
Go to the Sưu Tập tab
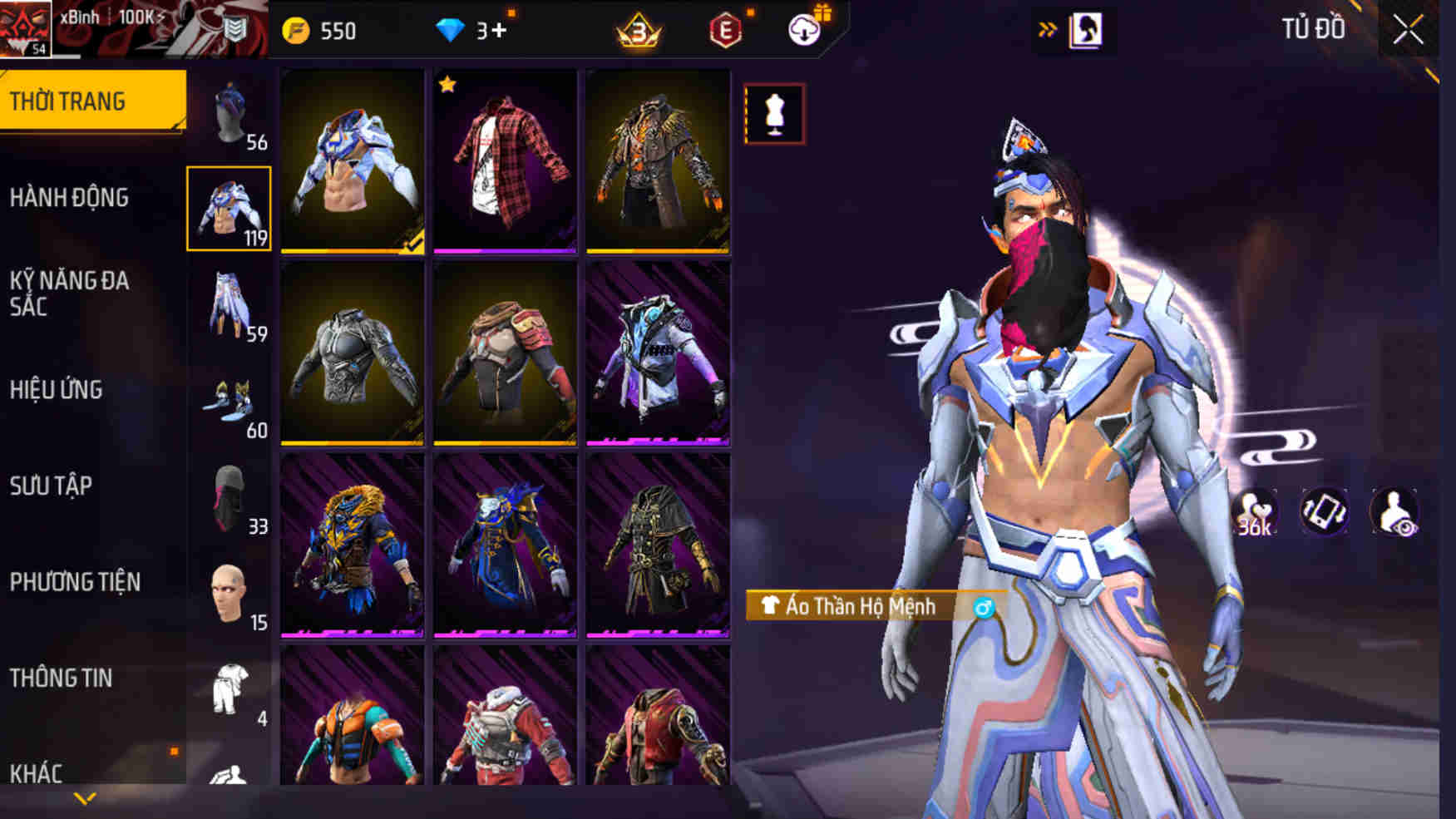pyautogui.click(x=51, y=486)
